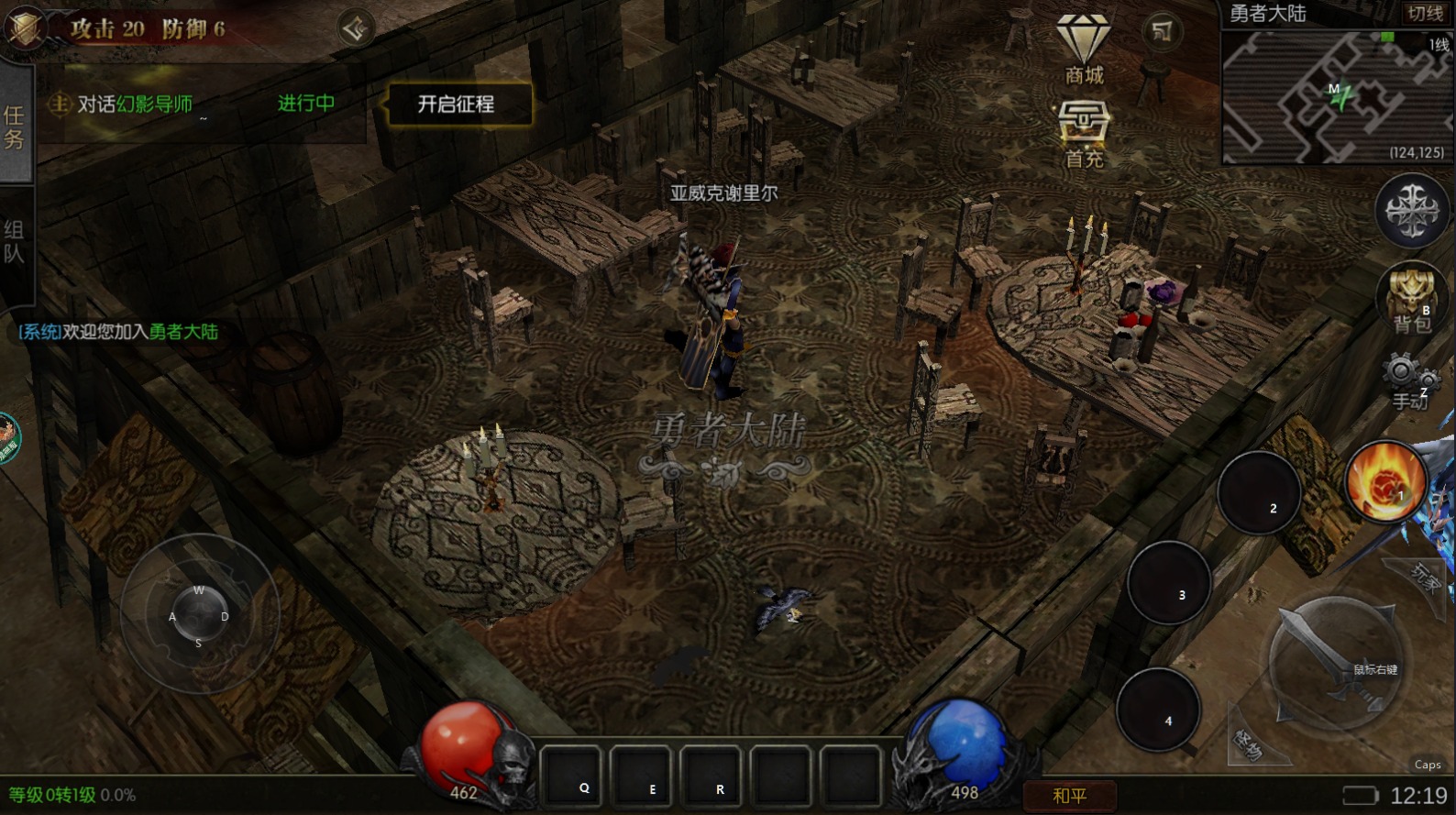Switch line with the 切线 button

(x=1425, y=13)
